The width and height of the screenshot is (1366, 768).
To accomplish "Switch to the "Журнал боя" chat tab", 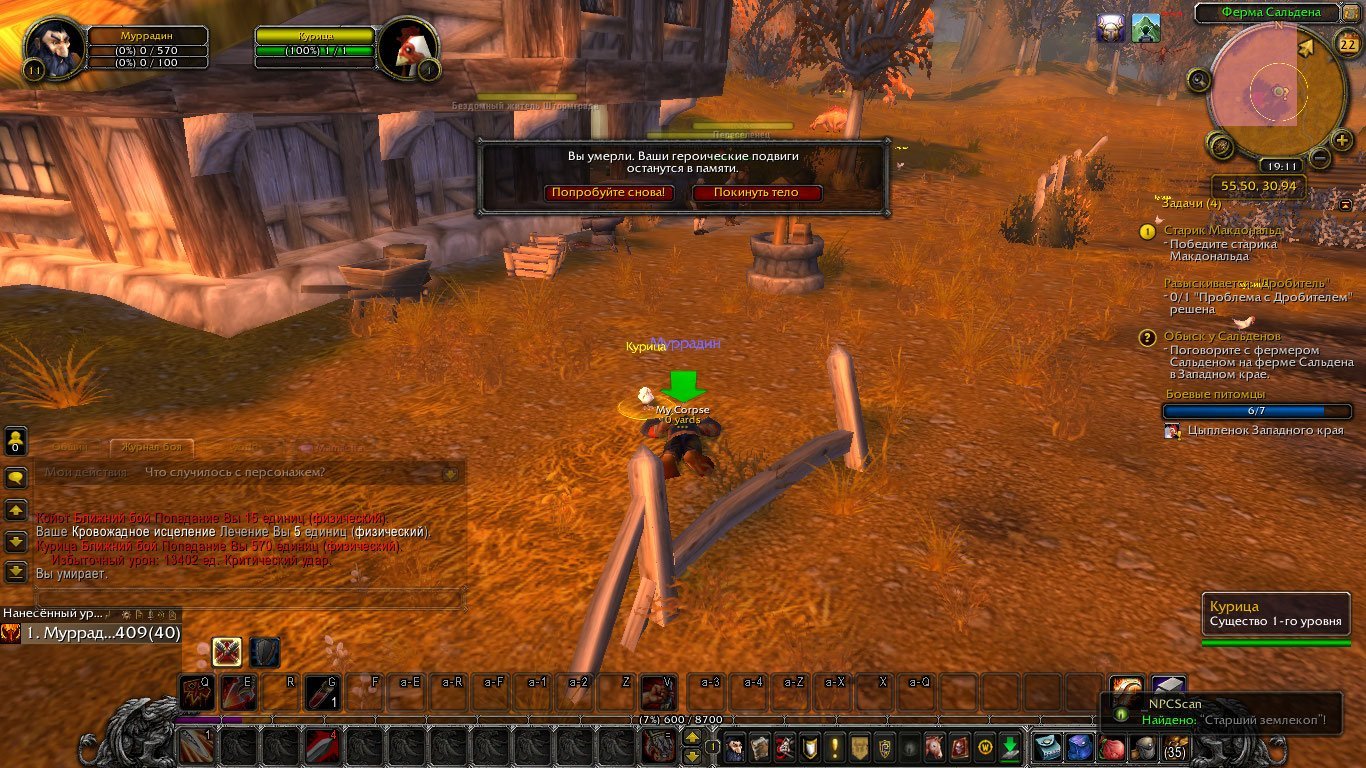I will pos(151,447).
